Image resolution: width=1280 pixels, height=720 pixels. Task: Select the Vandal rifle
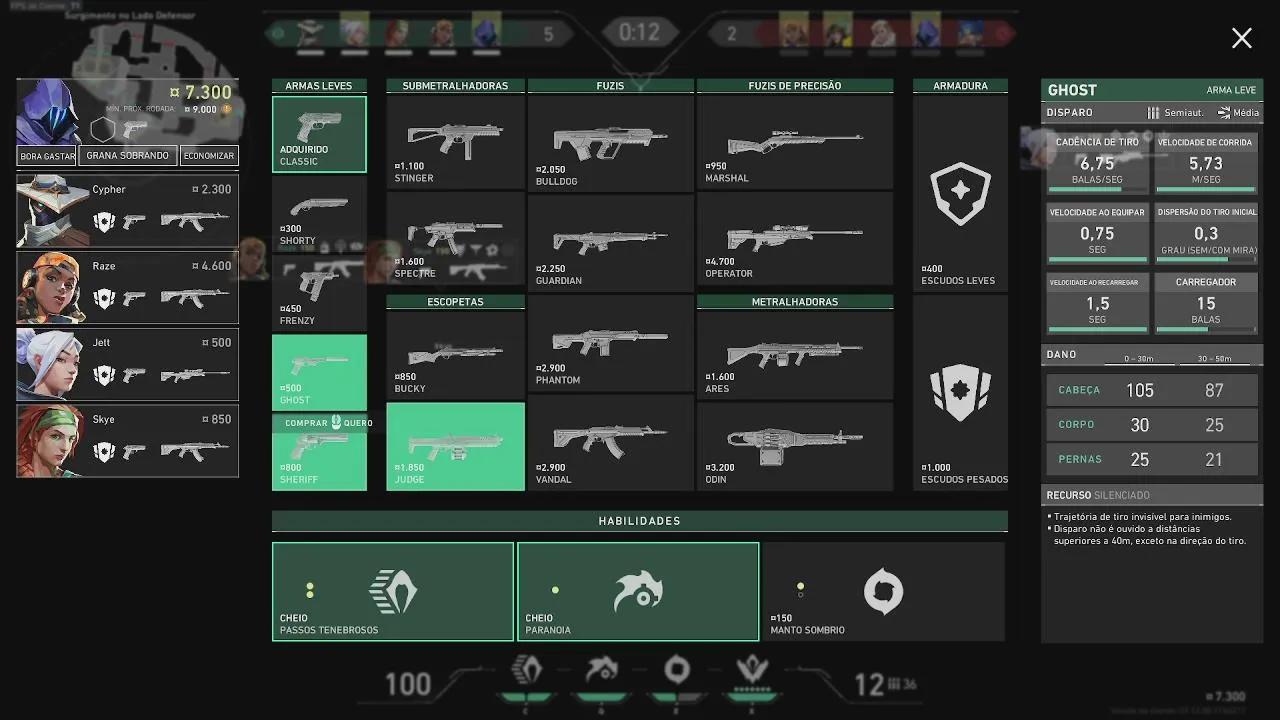point(609,443)
